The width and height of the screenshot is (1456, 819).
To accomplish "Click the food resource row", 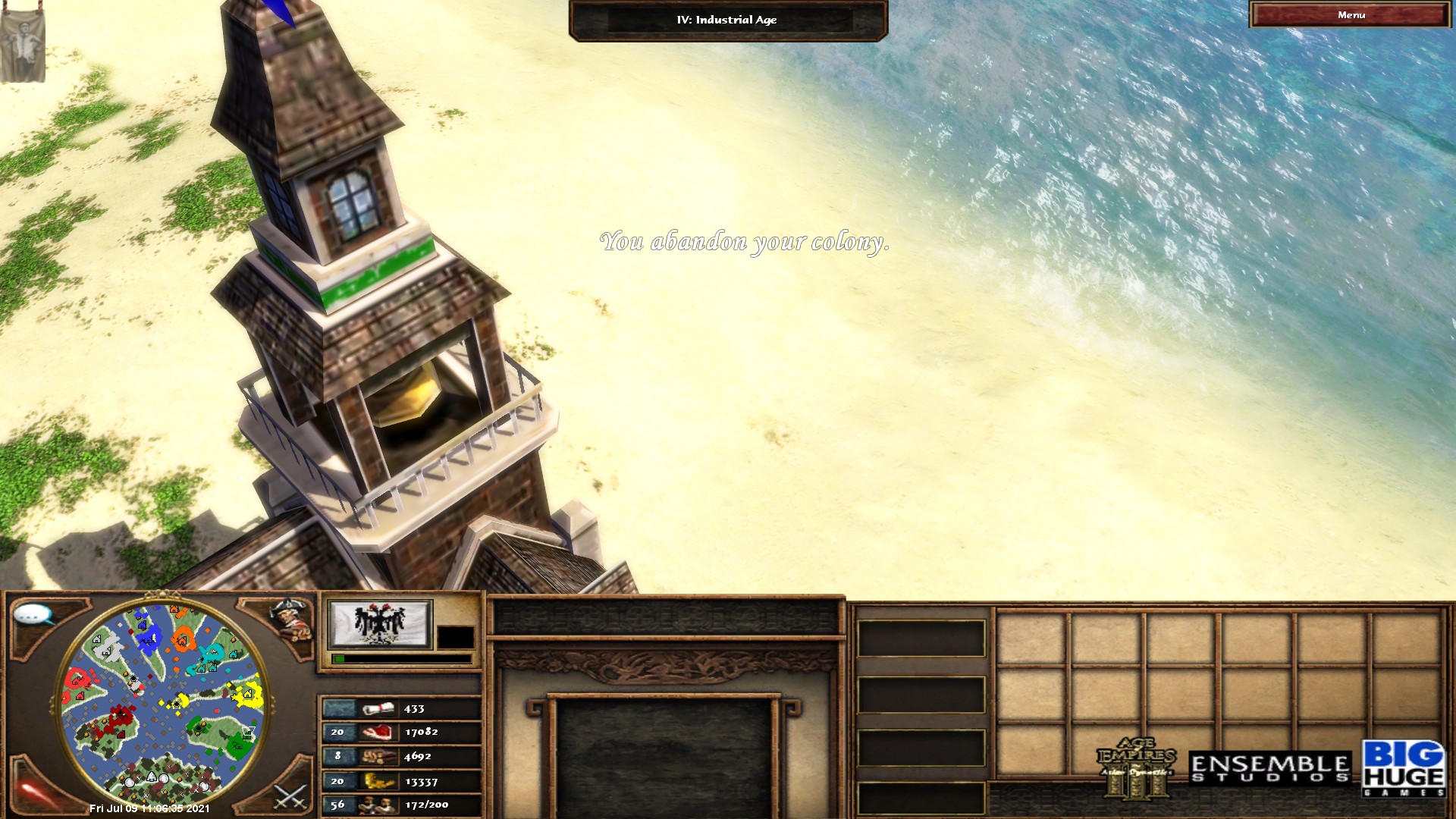I will tap(401, 732).
